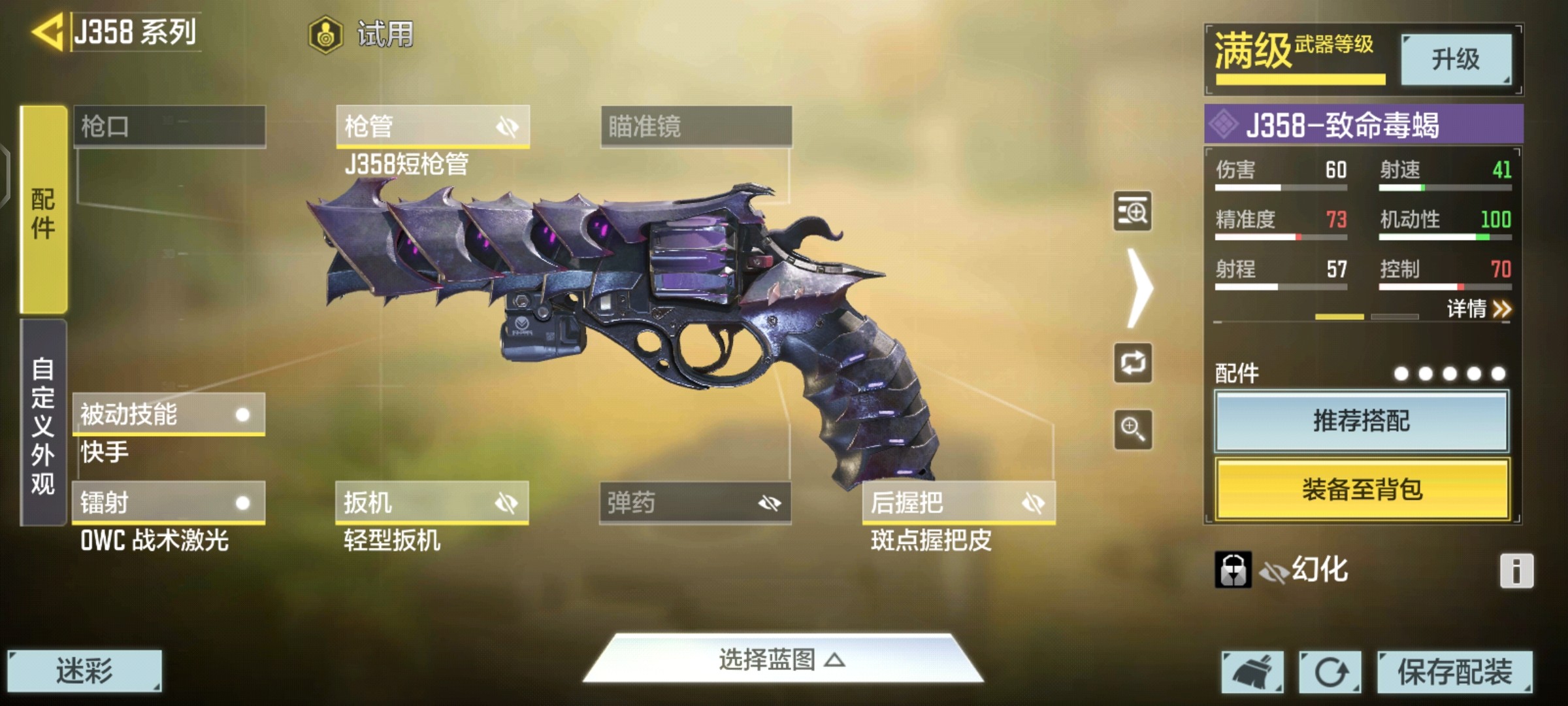
Task: Open the 试用 trial mode
Action: click(361, 34)
